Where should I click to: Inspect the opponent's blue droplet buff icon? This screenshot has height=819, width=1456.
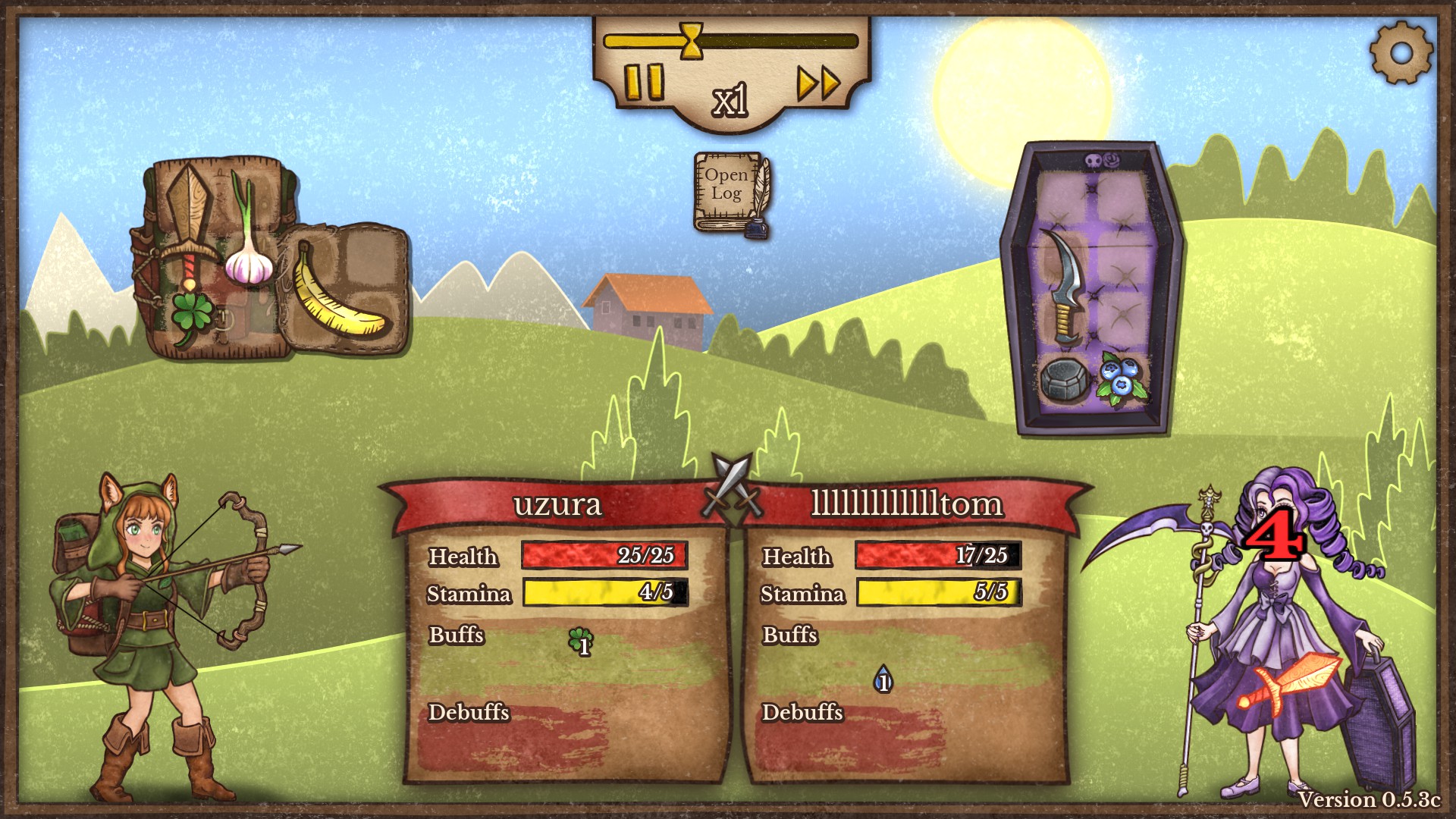pyautogui.click(x=883, y=679)
